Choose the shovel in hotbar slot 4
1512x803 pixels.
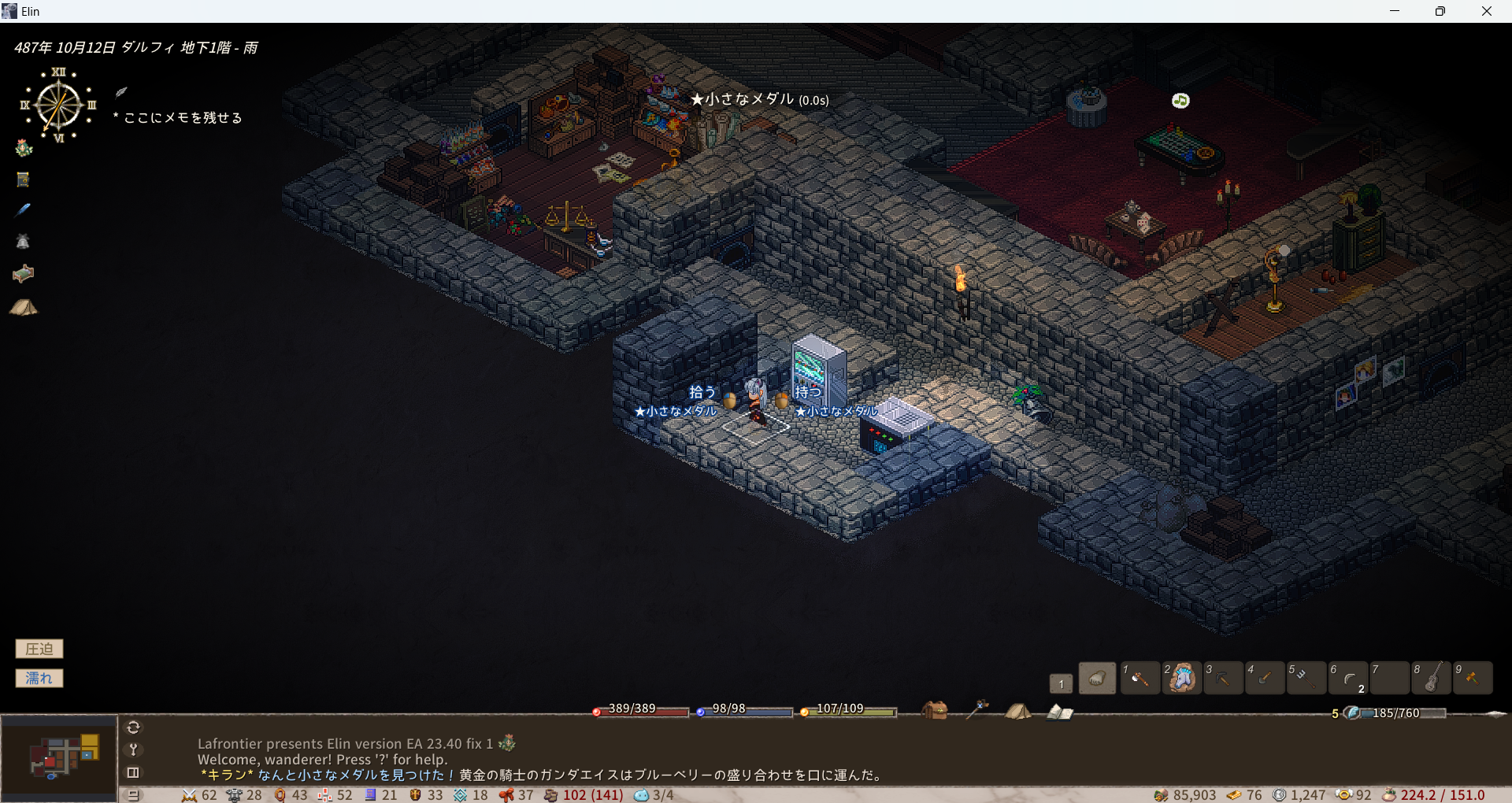[1265, 678]
